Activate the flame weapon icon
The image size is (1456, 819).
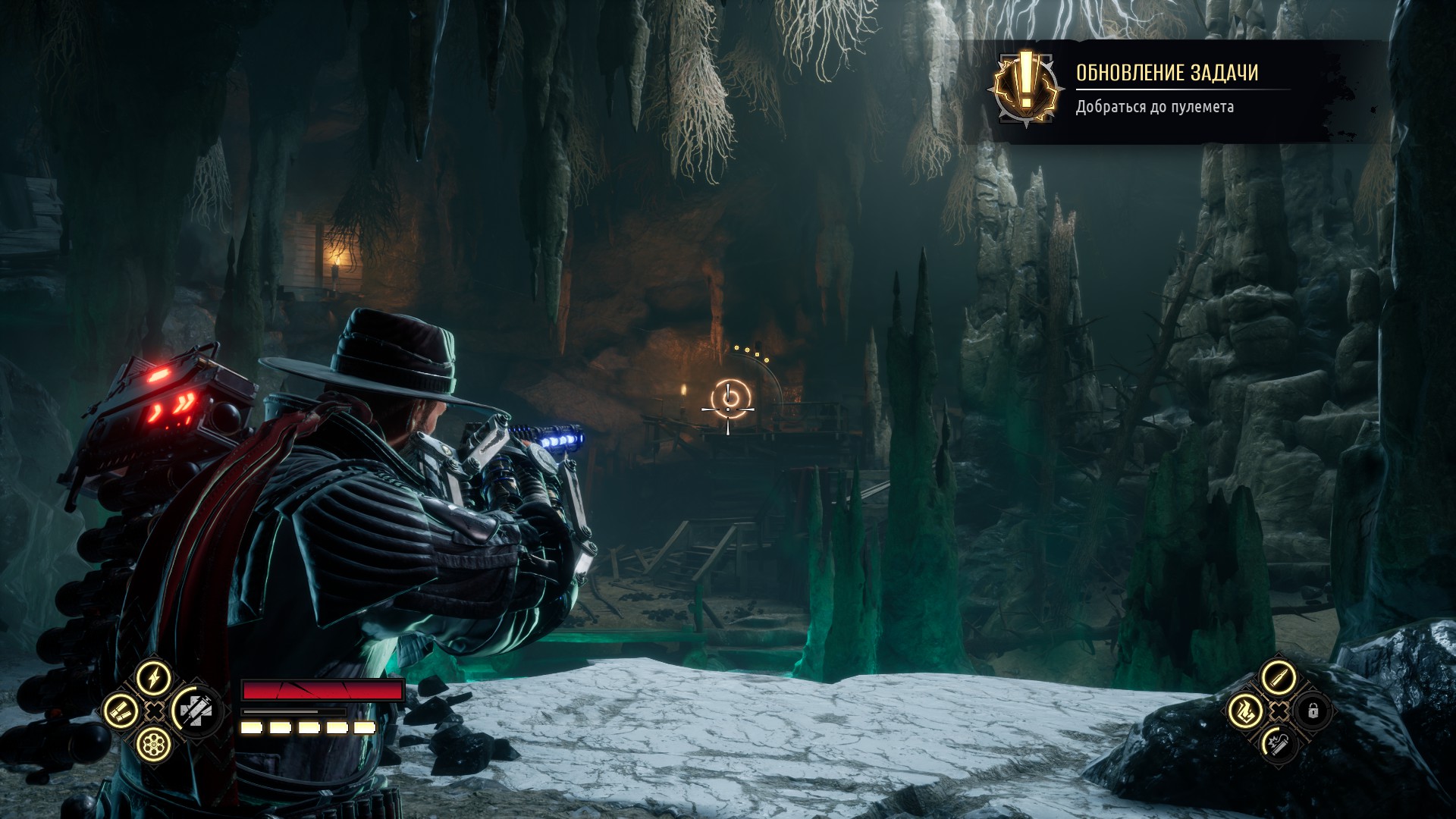coord(1245,711)
